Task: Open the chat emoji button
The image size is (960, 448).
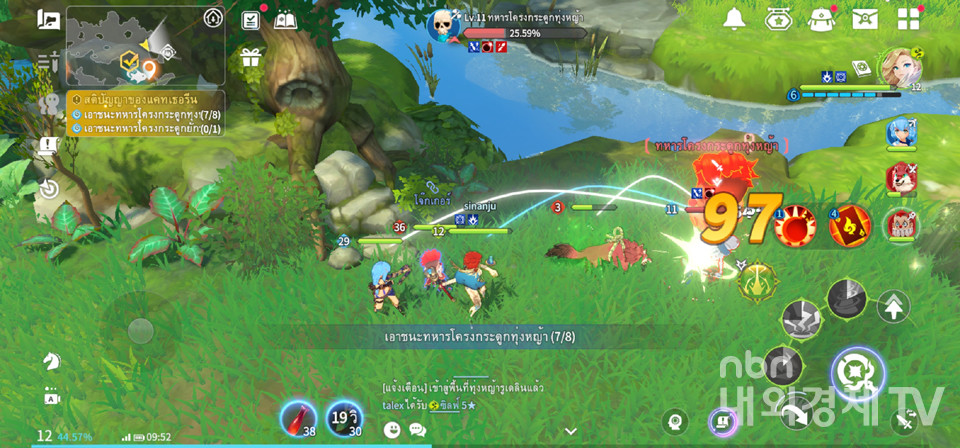Action: (392, 429)
